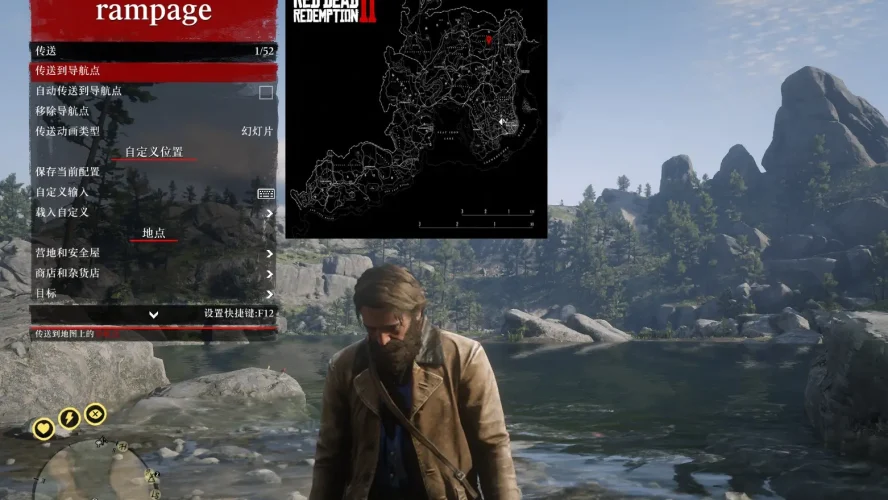Viewport: 888px width, 500px height.
Task: Choose 移除导航点 option
Action: click(153, 111)
